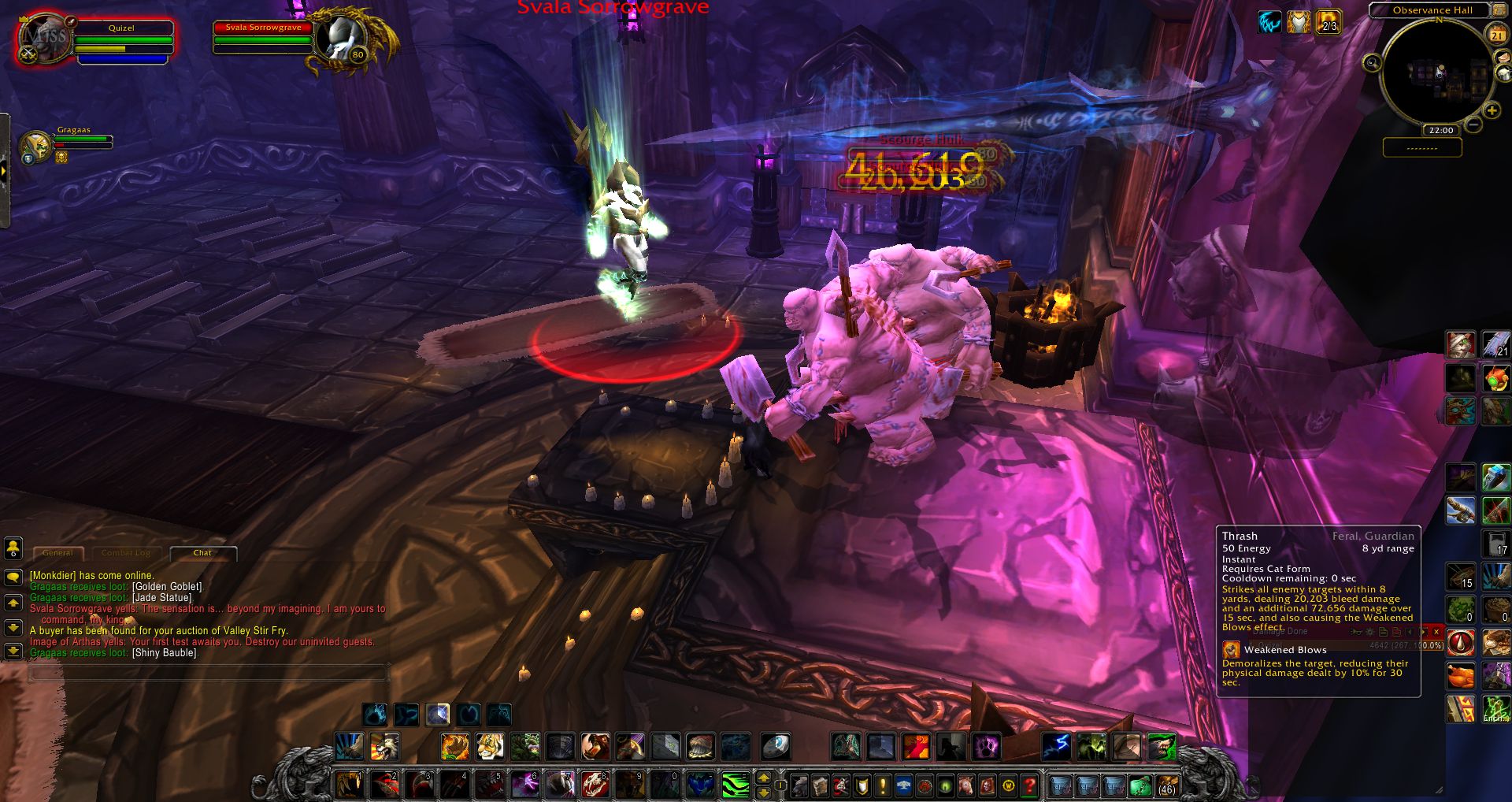The image size is (1512, 802).
Task: Open the red question mark help button
Action: click(x=1028, y=785)
